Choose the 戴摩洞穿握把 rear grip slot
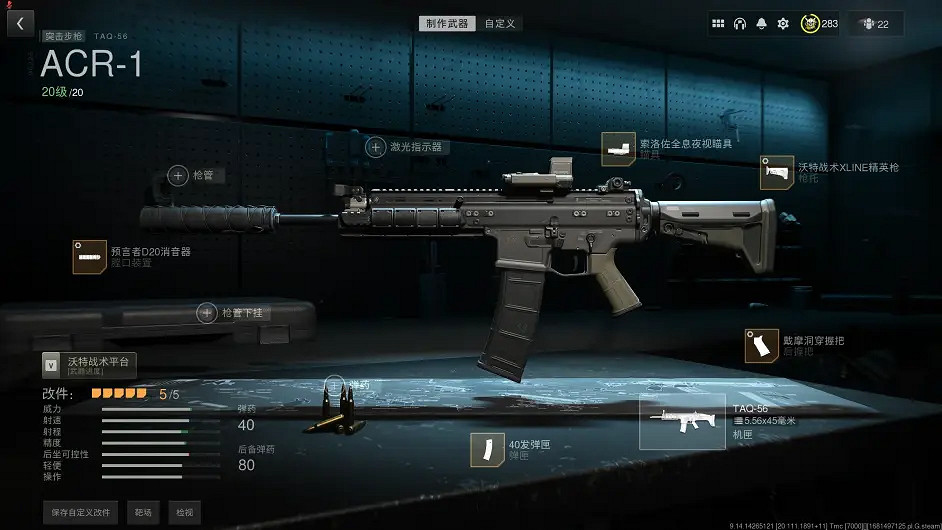This screenshot has height=530, width=942. coord(762,346)
